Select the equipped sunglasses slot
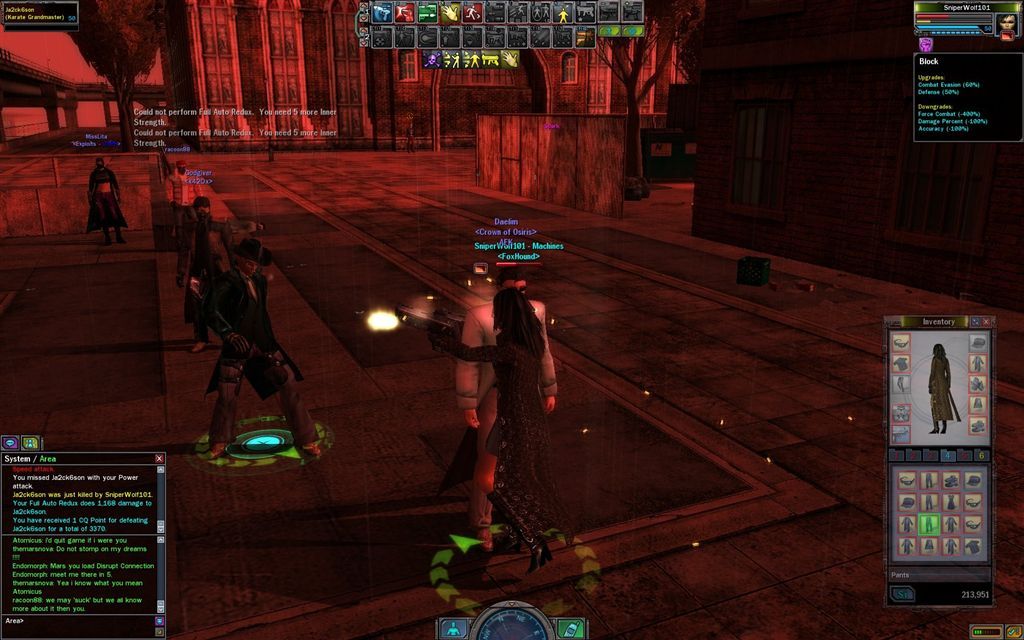This screenshot has width=1024, height=640. click(900, 343)
